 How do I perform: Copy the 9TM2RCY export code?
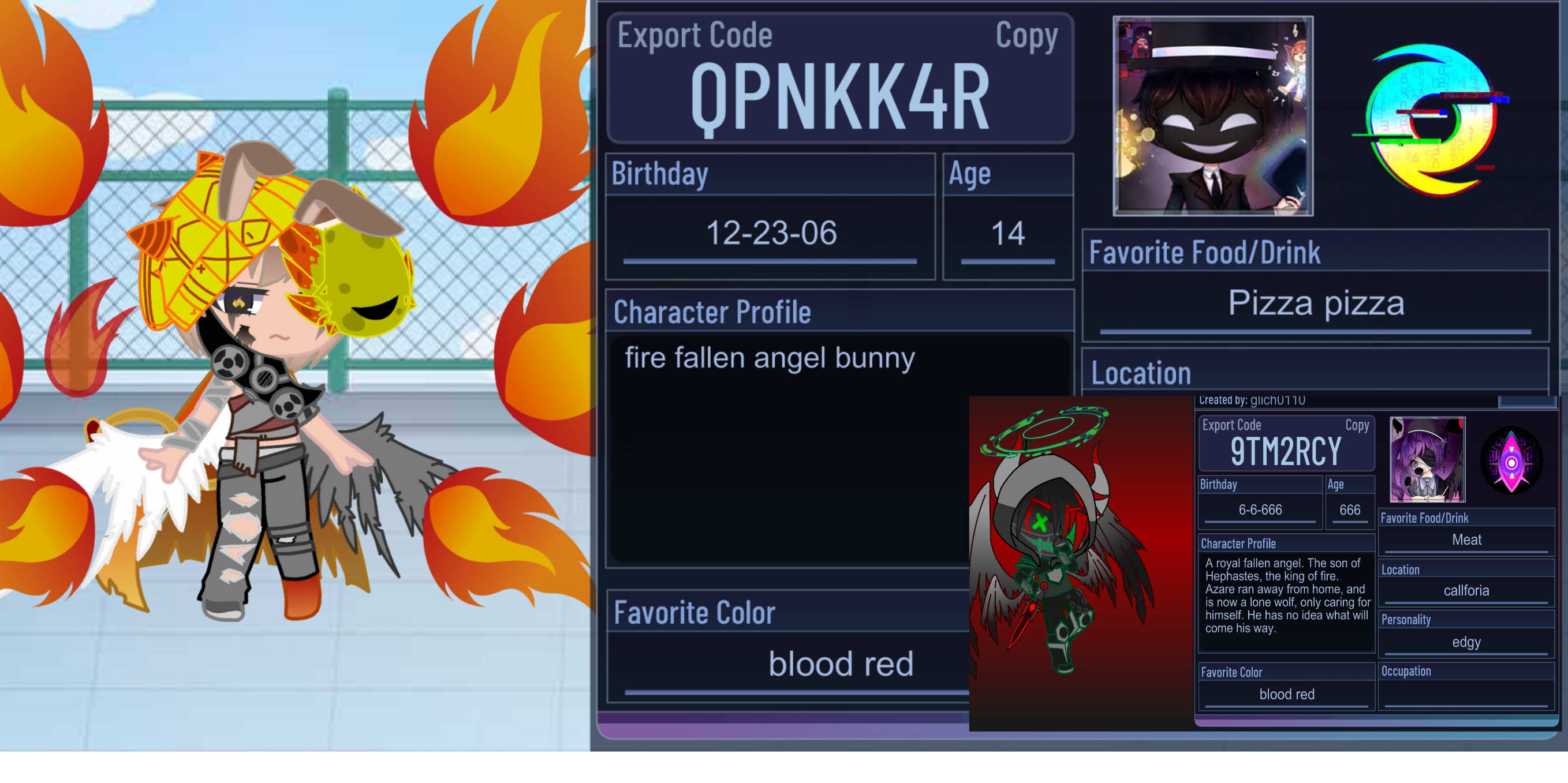pyautogui.click(x=1357, y=425)
